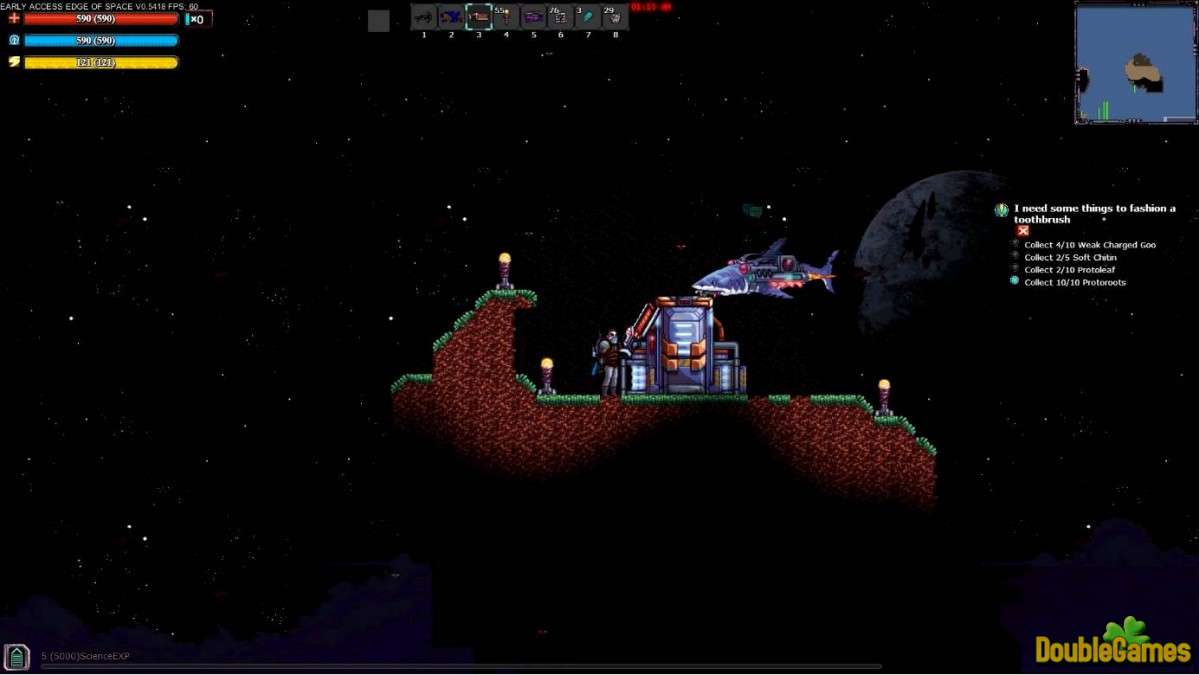Image resolution: width=1199 pixels, height=675 pixels.
Task: Click the grey square left of the hotbar
Action: pyautogui.click(x=378, y=21)
